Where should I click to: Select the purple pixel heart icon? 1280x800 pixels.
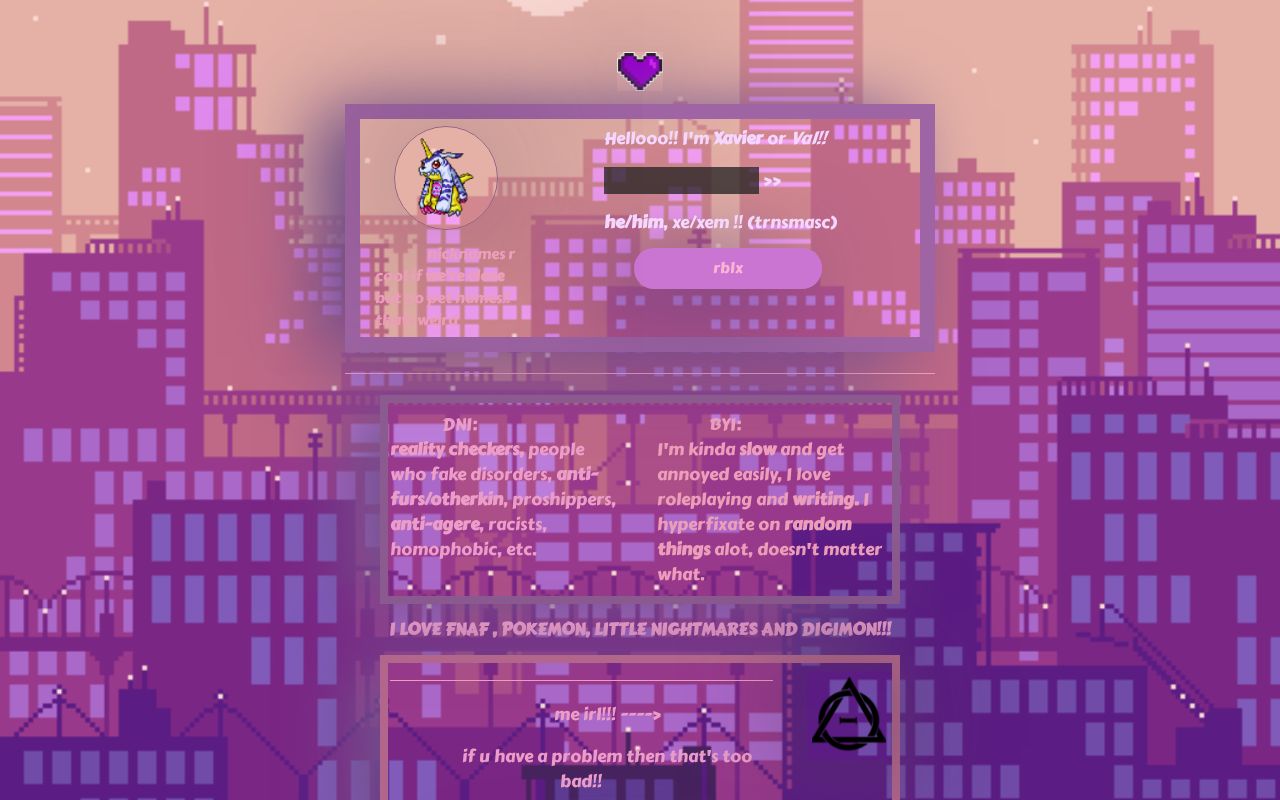(x=640, y=71)
